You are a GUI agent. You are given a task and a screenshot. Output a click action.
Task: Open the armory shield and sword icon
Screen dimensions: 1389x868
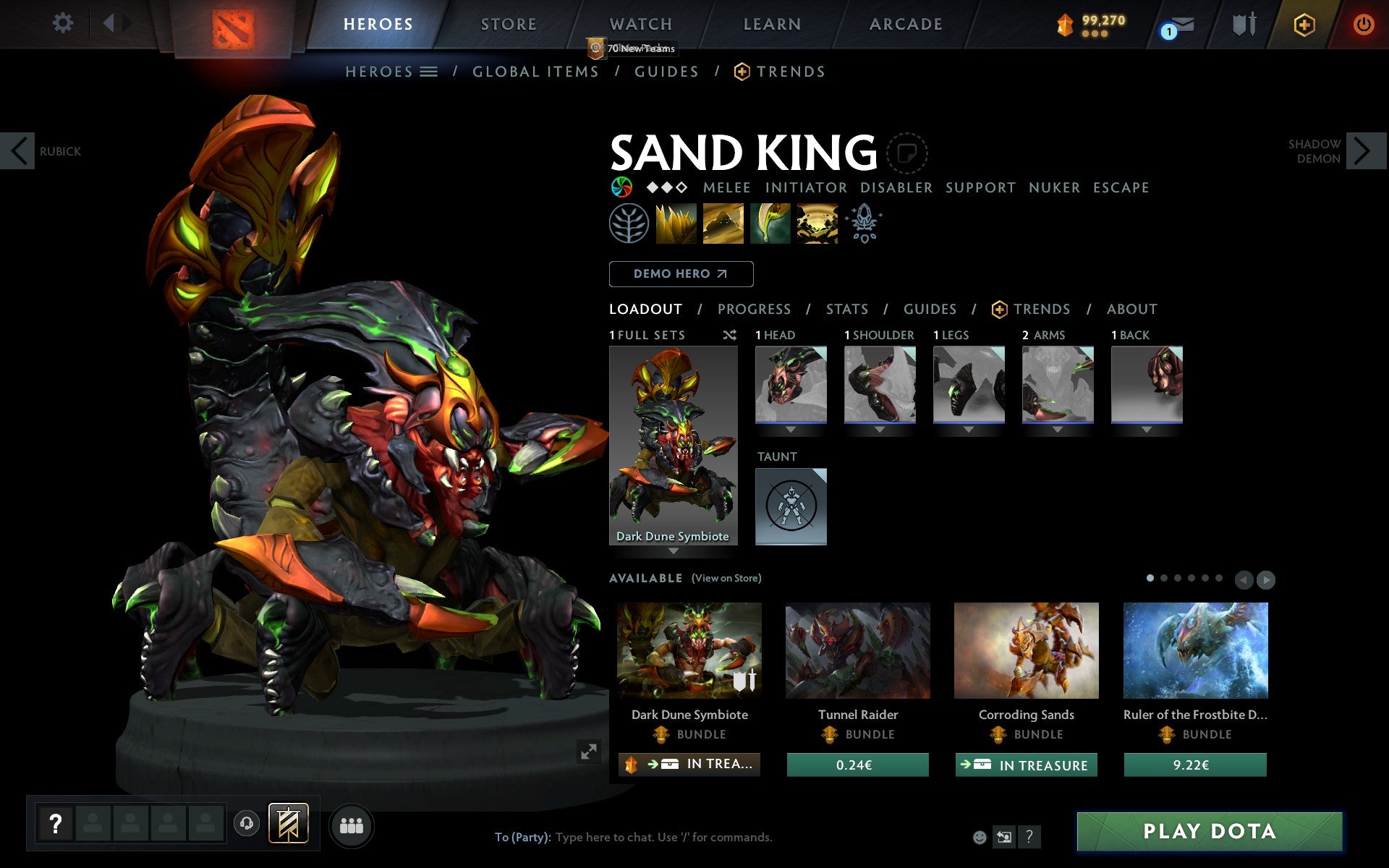pyautogui.click(x=1241, y=24)
